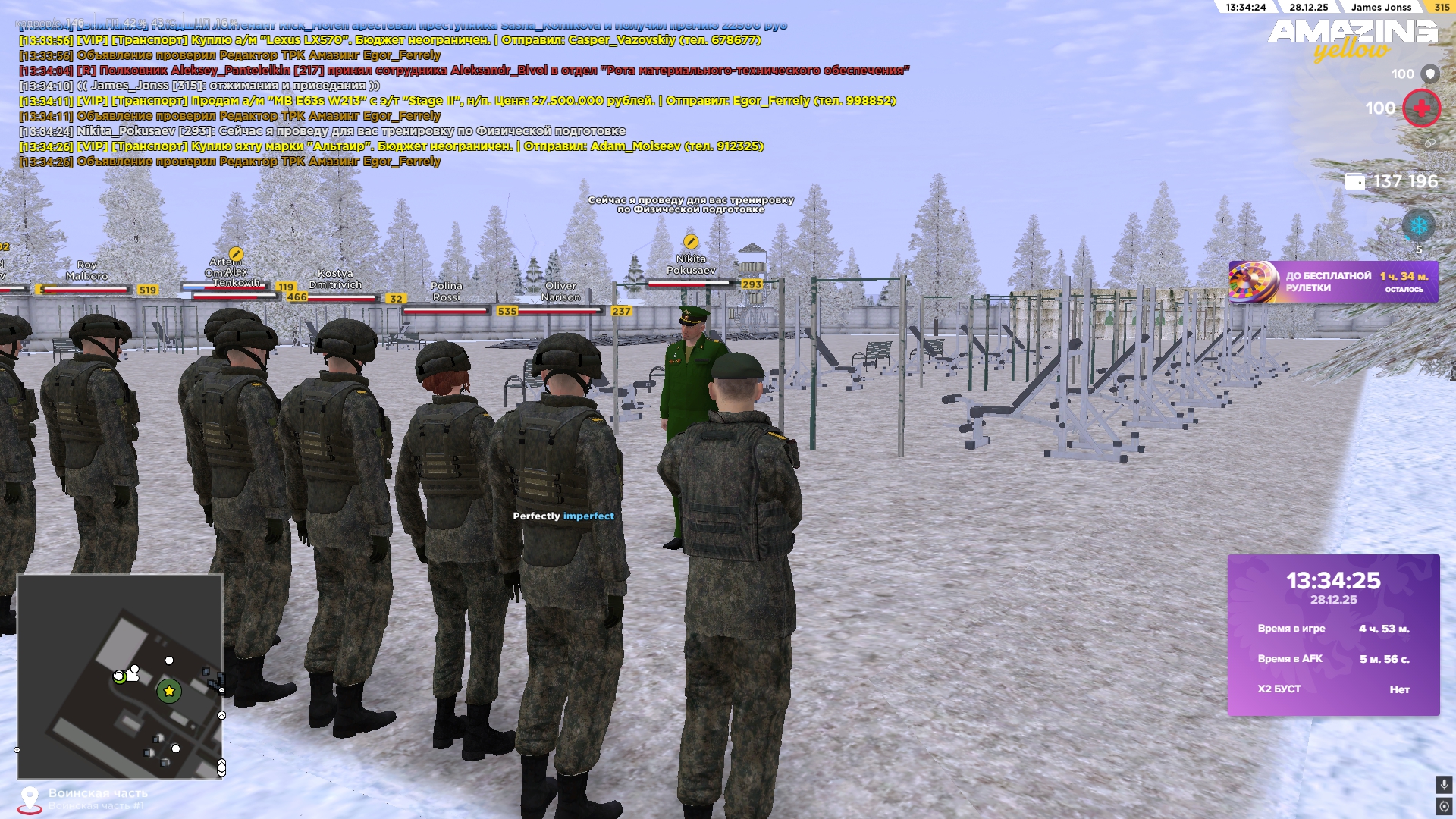Click the yellow pencil marker above Nikita Pokusaev
Viewport: 1456px width, 819px height.
click(x=690, y=243)
